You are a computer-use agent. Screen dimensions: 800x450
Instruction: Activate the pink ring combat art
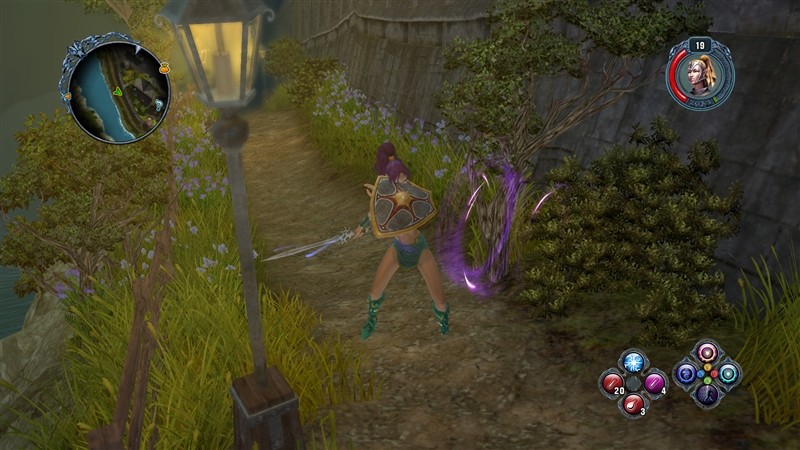(x=708, y=352)
